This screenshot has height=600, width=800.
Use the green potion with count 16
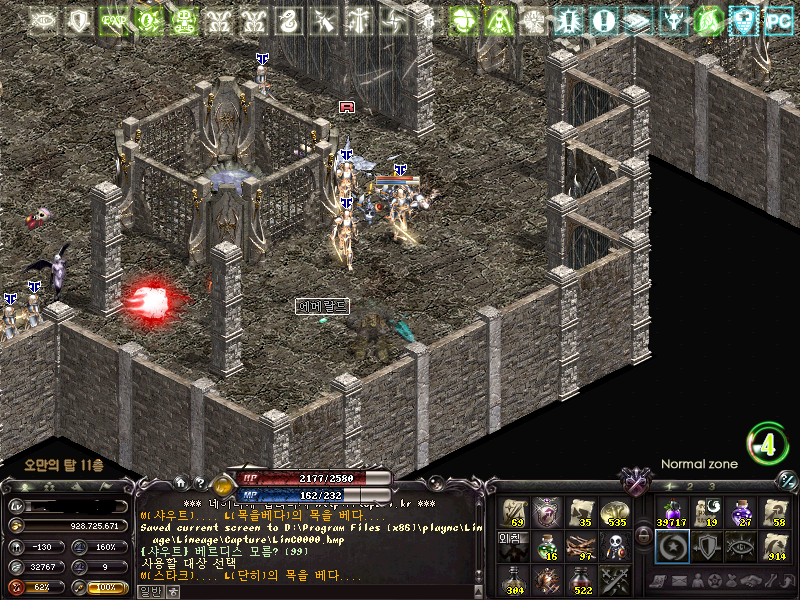(546, 546)
